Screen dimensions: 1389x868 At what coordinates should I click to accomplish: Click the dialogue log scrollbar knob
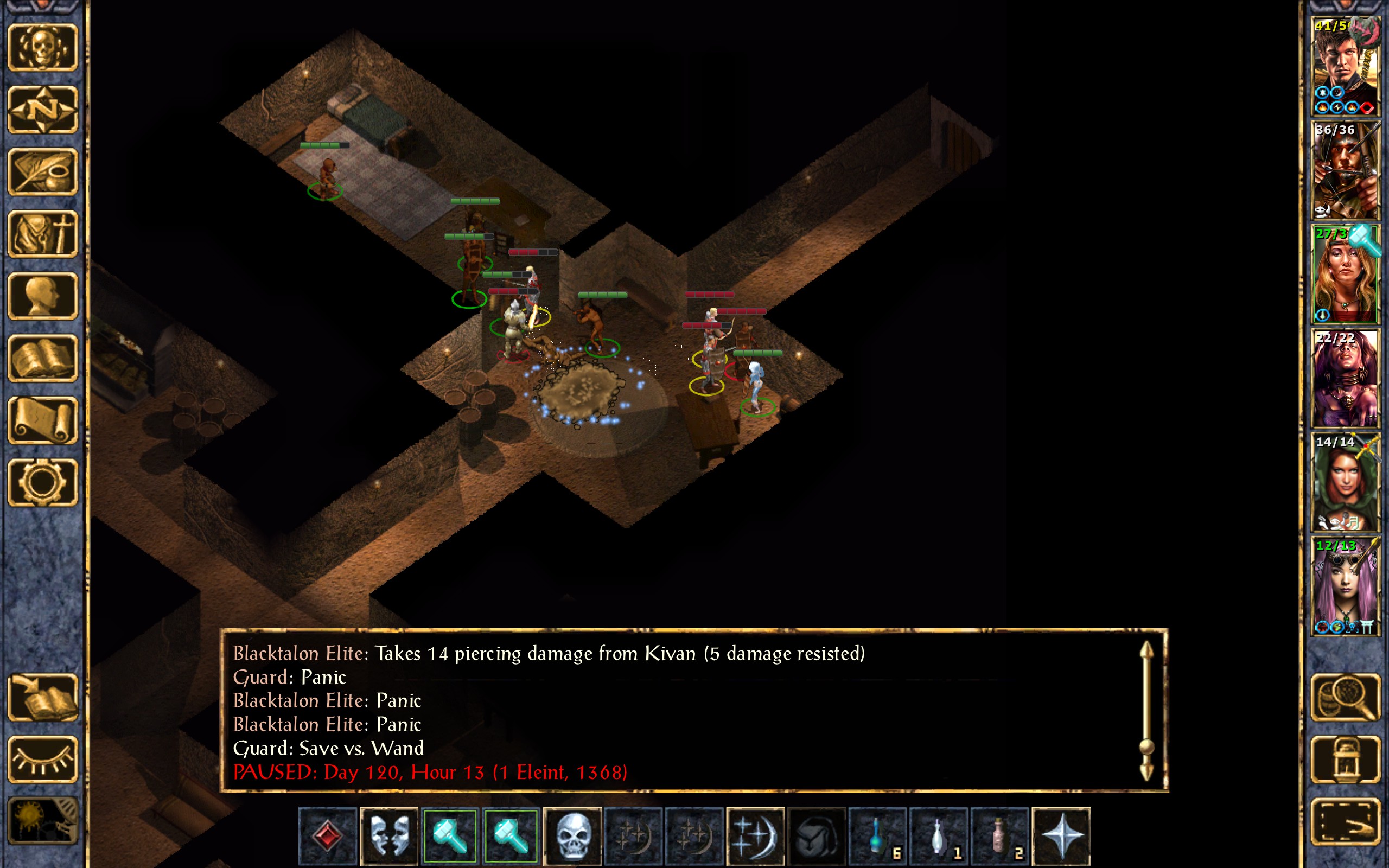[x=1146, y=747]
